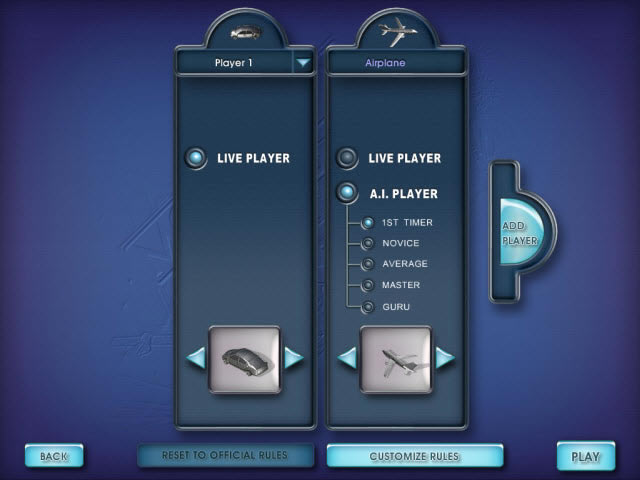Viewport: 640px width, 480px height.
Task: Show next token for the car player
Action: click(x=293, y=357)
